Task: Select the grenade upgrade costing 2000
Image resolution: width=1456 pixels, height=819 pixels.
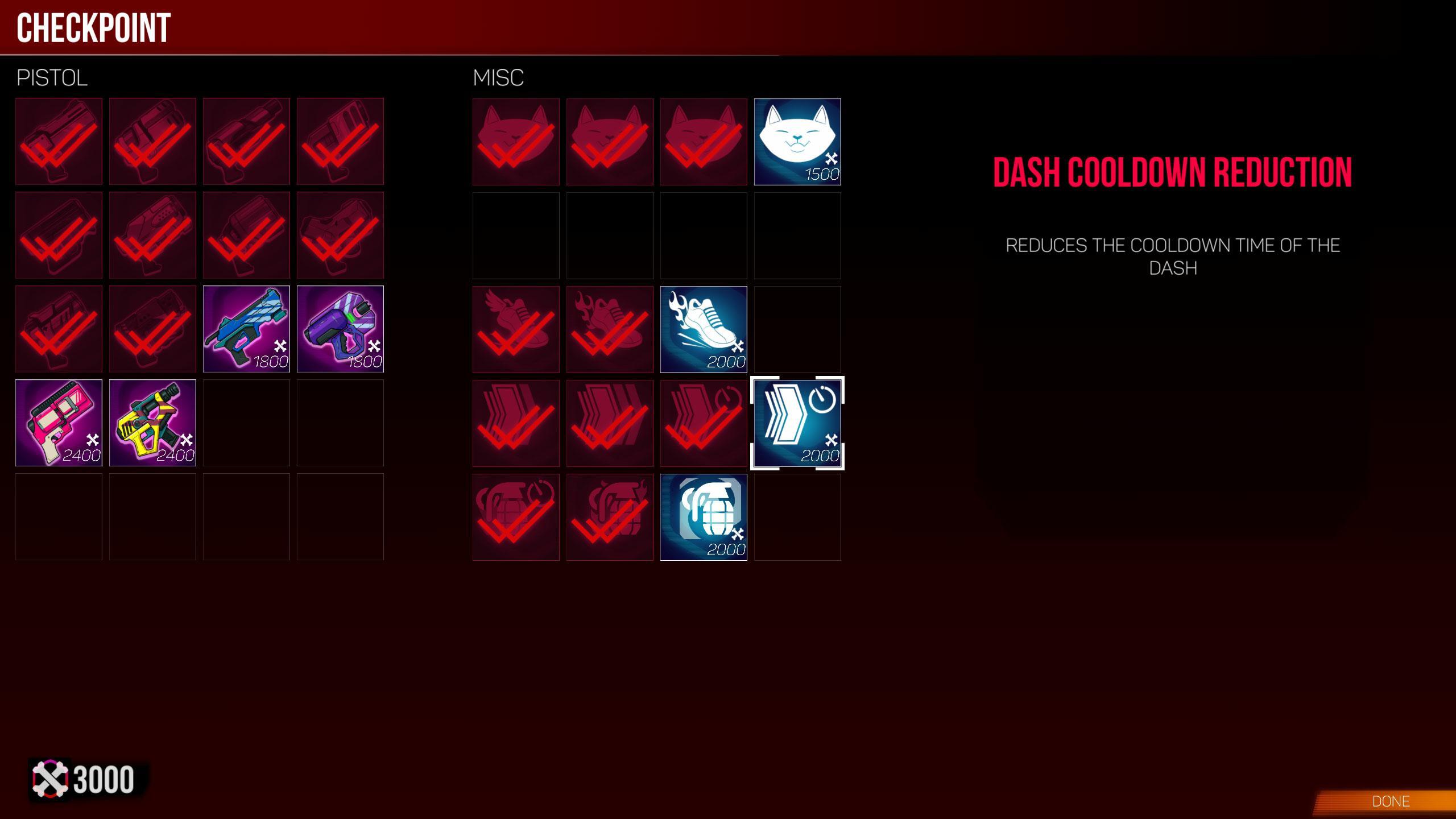Action: [x=704, y=516]
